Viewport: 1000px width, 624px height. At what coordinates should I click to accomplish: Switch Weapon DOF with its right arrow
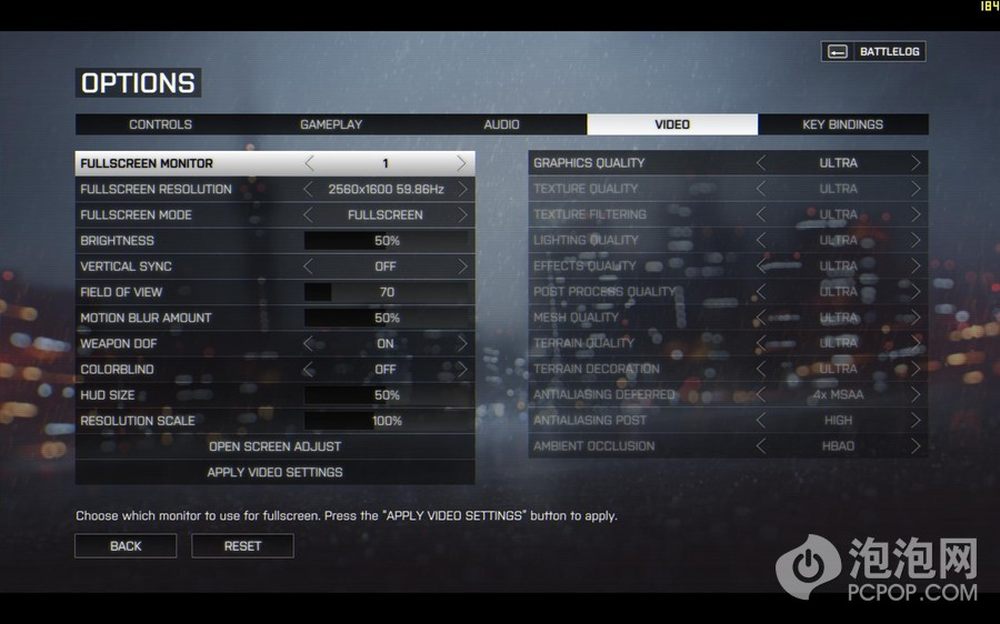462,343
